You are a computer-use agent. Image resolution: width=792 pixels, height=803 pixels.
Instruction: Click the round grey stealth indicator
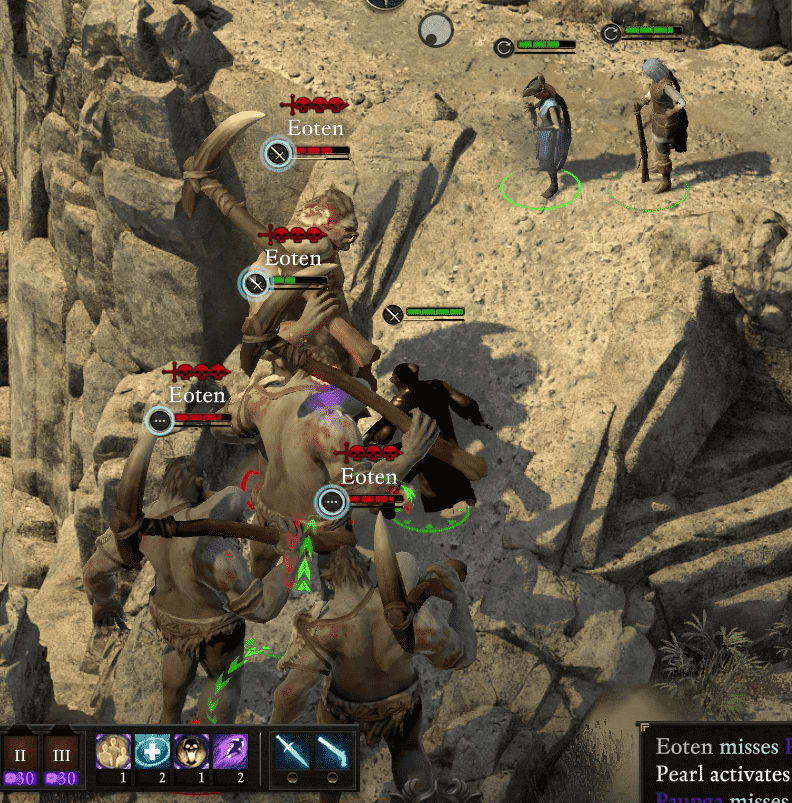[435, 29]
